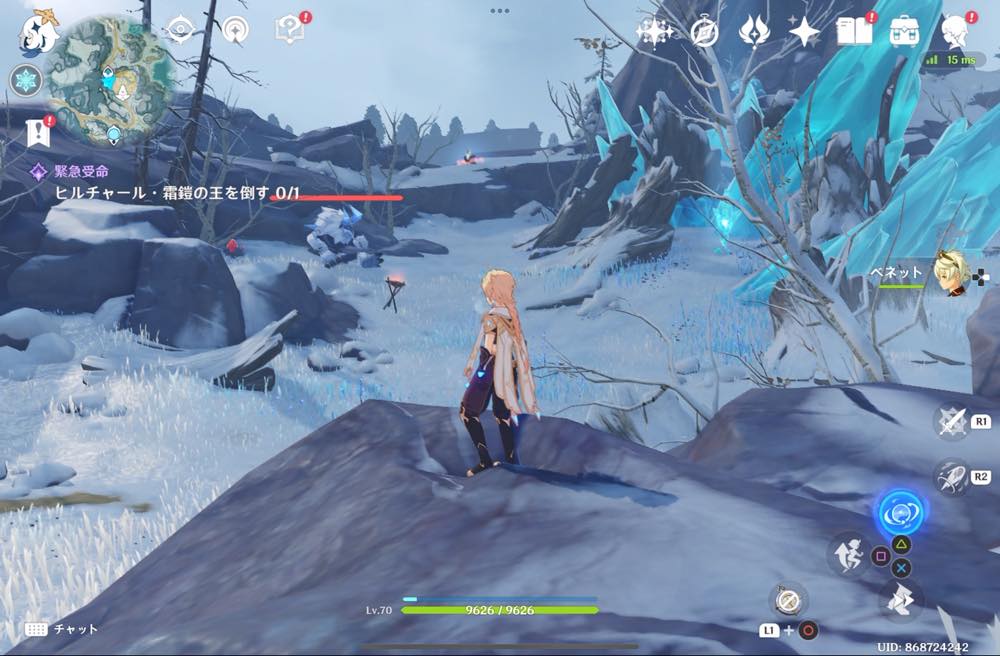The width and height of the screenshot is (1000, 656).
Task: Trigger the glowing blue elemental burst
Action: coord(898,514)
